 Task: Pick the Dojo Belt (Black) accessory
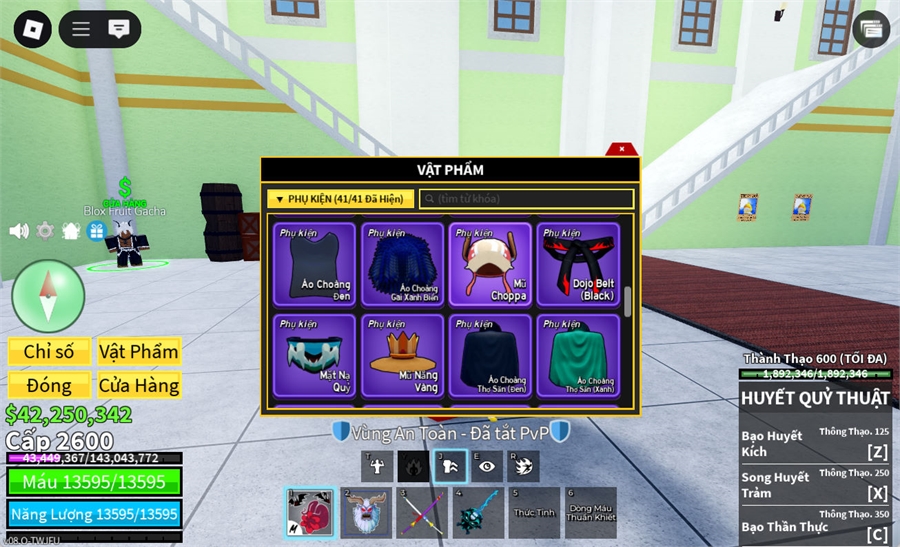[578, 264]
